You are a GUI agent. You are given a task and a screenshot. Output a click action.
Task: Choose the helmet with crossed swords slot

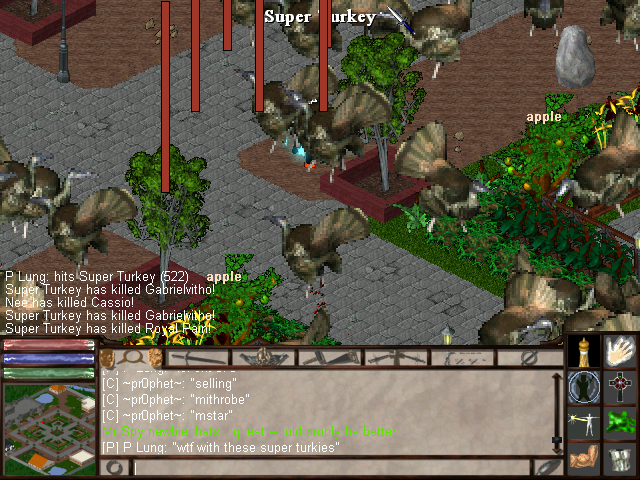(x=263, y=357)
